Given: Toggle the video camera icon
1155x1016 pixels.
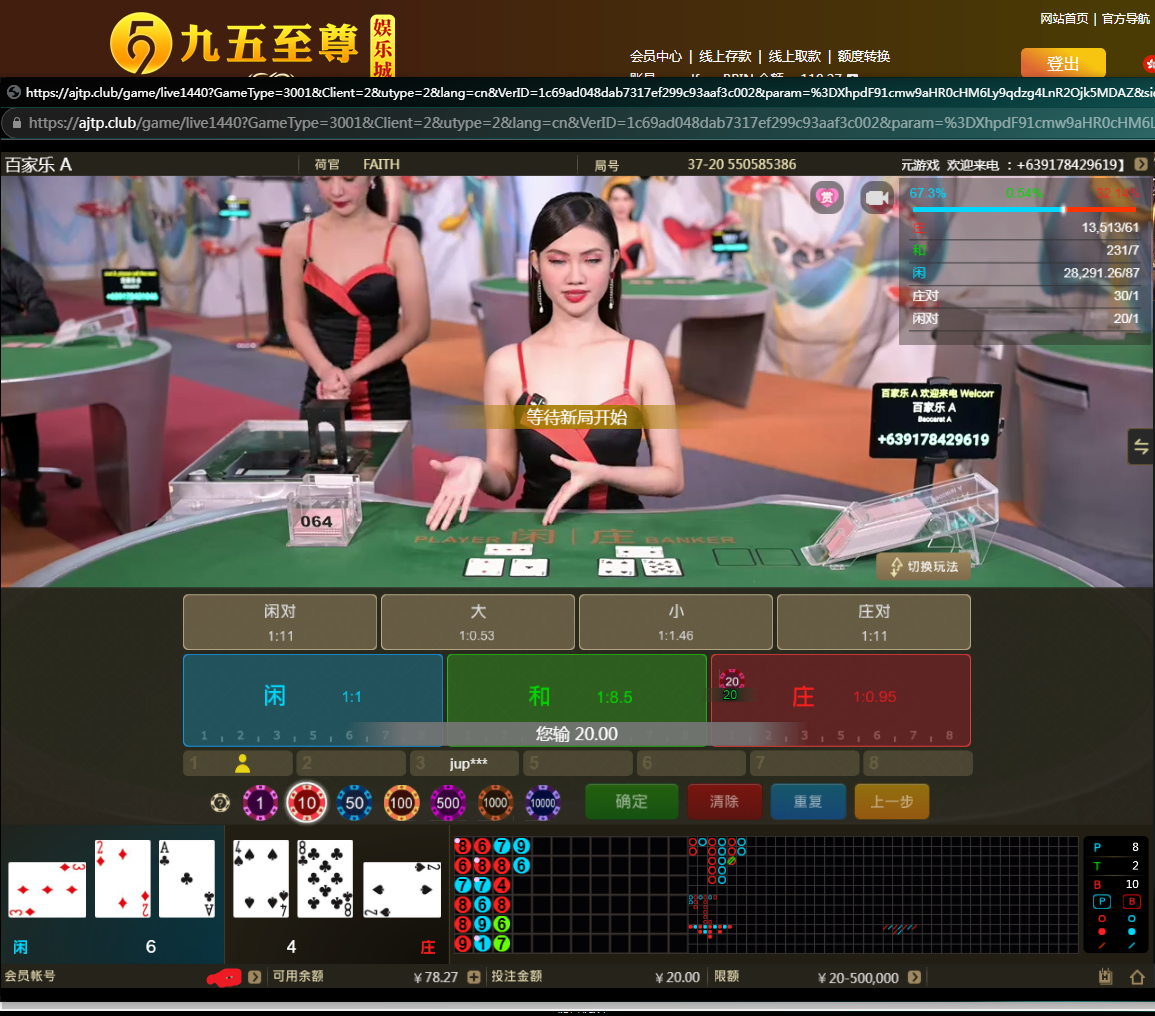Looking at the screenshot, I should click(x=878, y=198).
